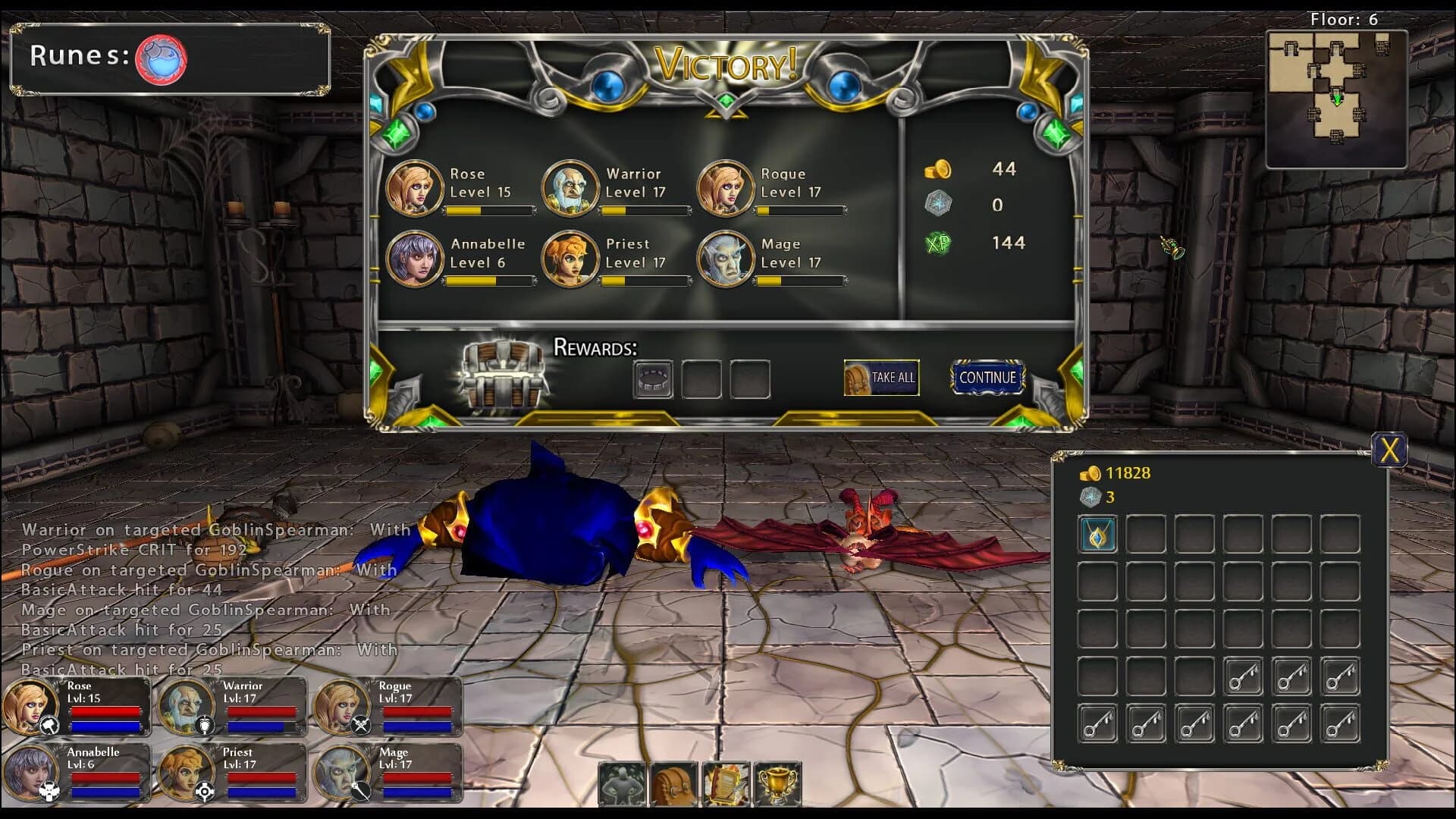This screenshot has width=1456, height=819.
Task: Click the green XP icon showing 144
Action: pyautogui.click(x=940, y=243)
